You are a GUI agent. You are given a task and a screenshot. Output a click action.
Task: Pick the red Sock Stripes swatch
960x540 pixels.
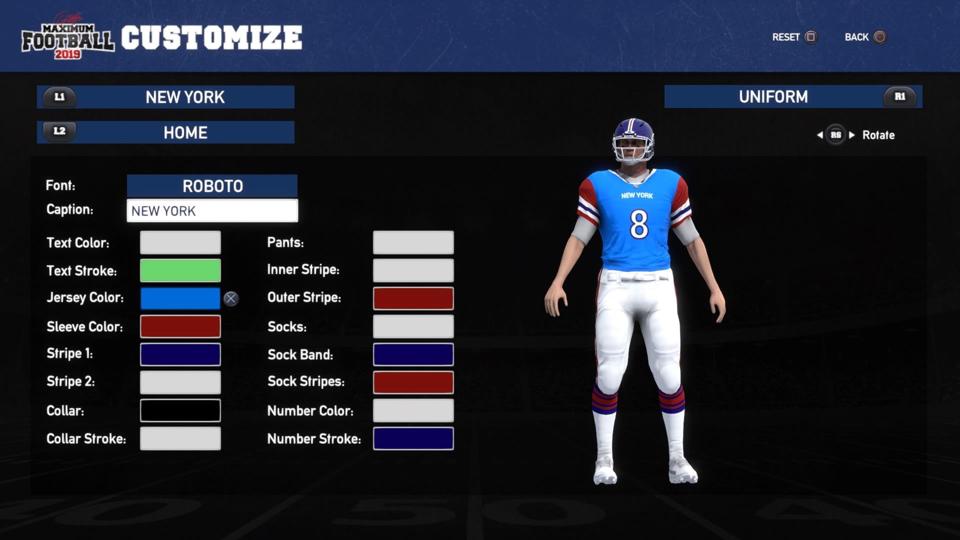click(x=413, y=382)
